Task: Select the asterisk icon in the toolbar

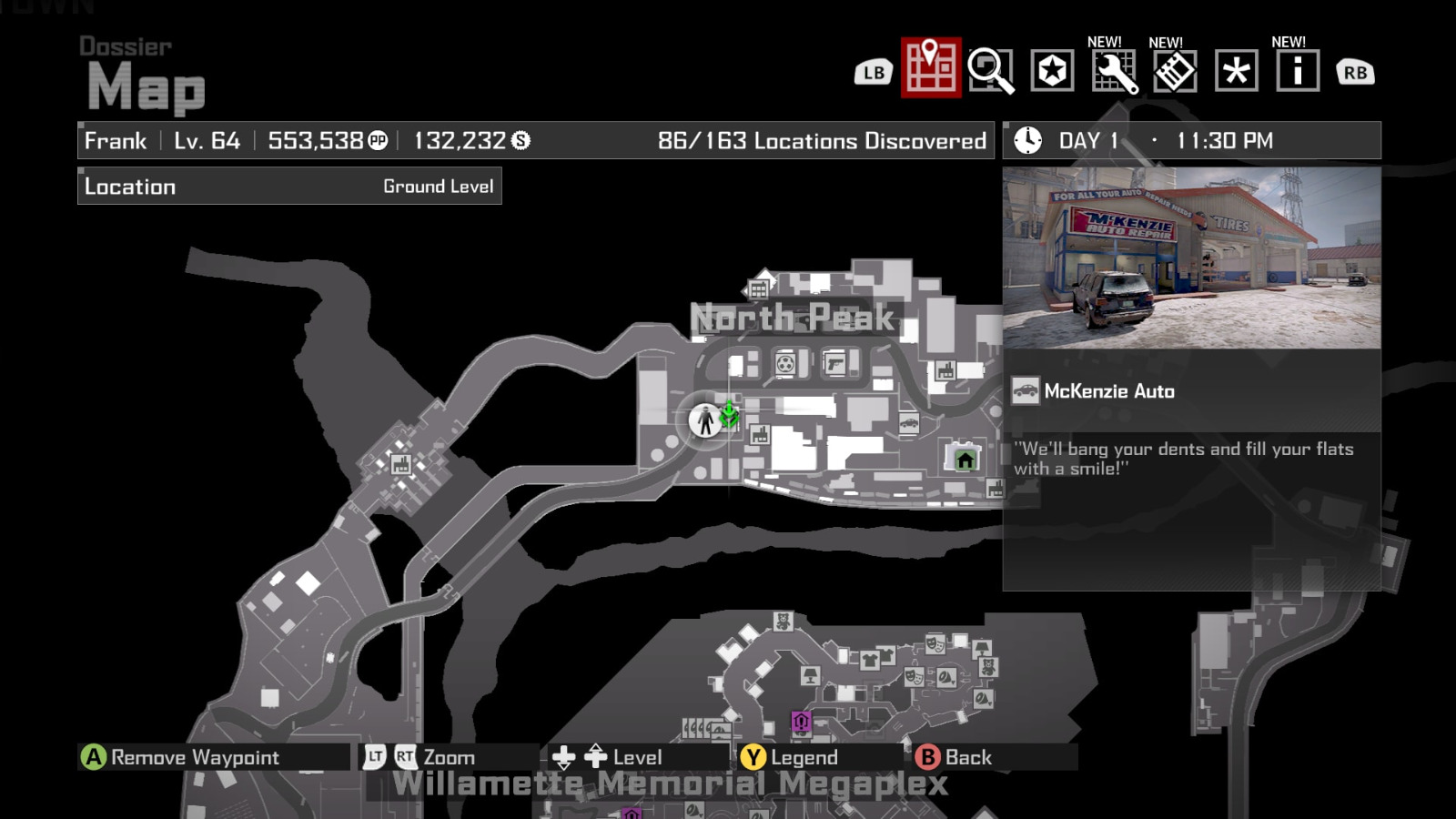Action: [1238, 69]
